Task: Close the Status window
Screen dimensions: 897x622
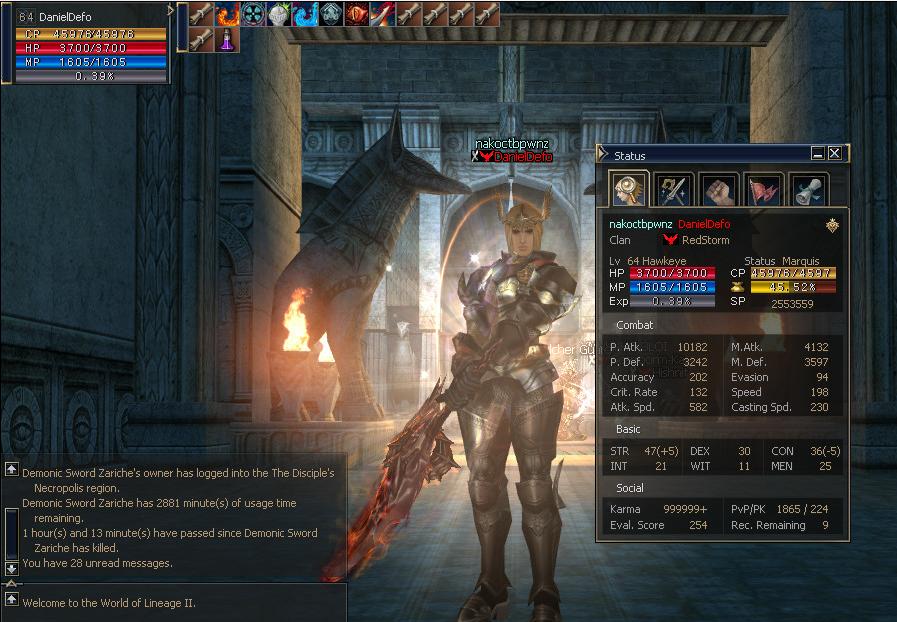Action: pos(834,154)
